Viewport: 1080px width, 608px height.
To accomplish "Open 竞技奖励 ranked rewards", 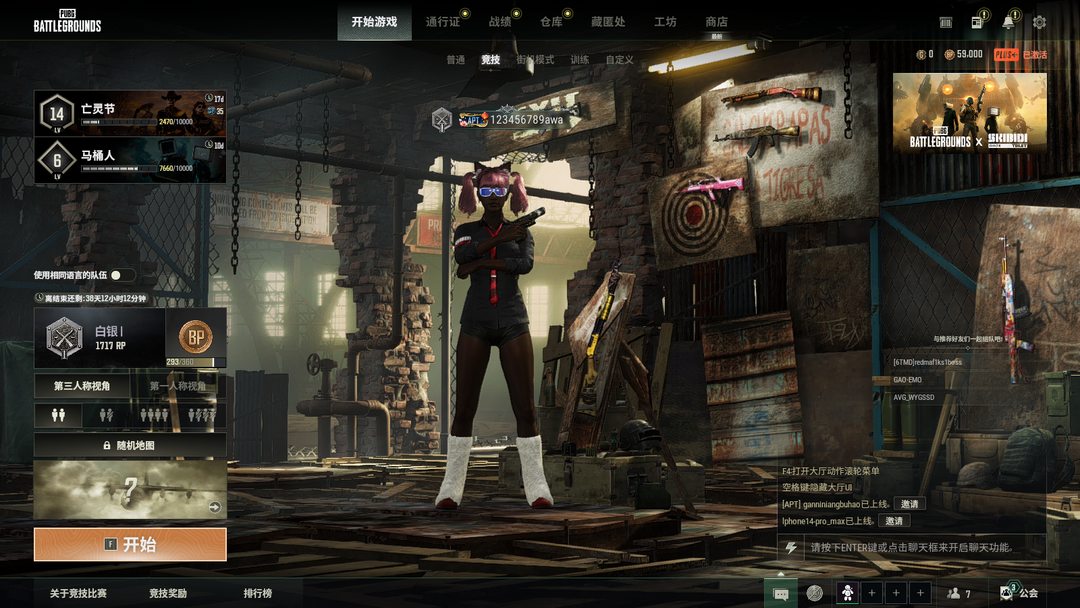I will click(x=168, y=593).
